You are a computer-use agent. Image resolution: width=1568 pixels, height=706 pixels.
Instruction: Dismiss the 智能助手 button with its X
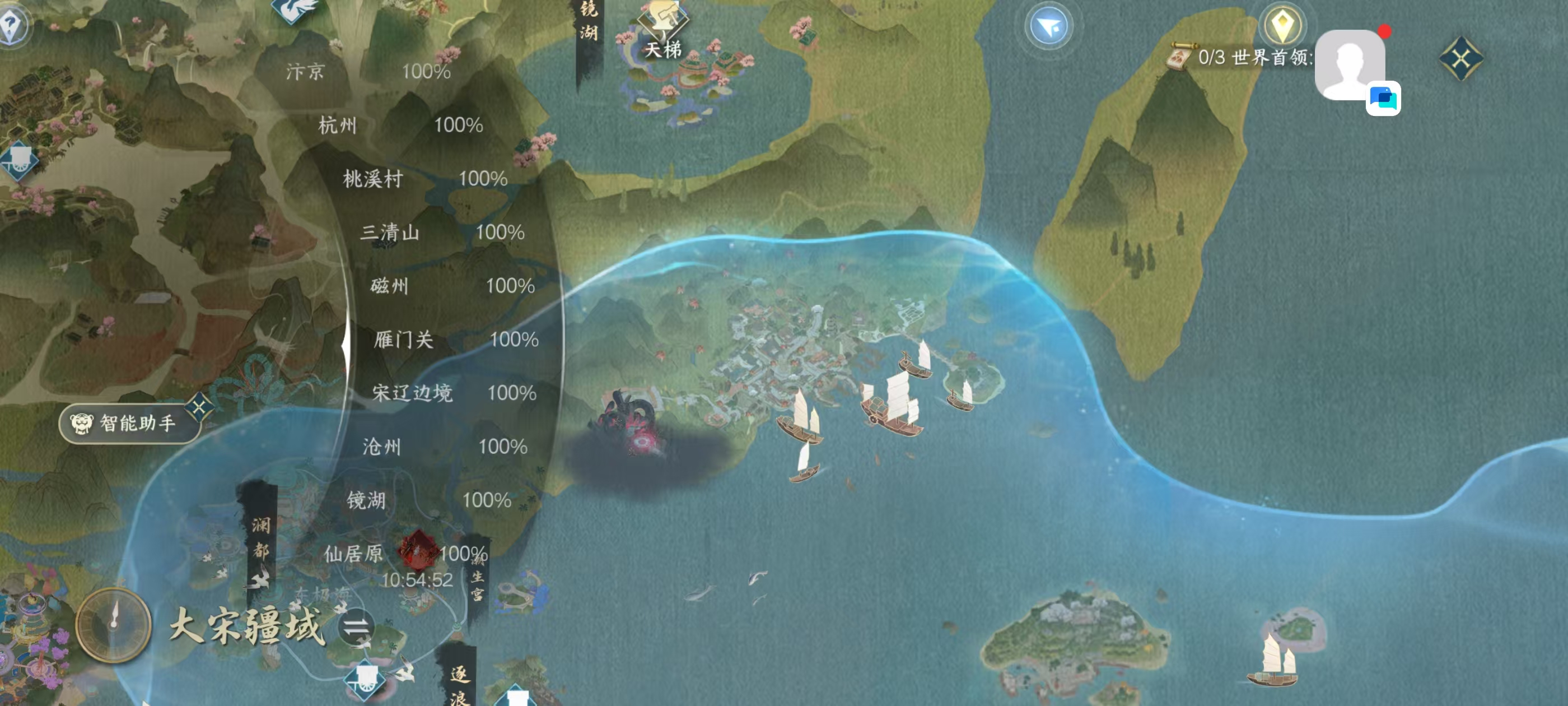click(199, 406)
